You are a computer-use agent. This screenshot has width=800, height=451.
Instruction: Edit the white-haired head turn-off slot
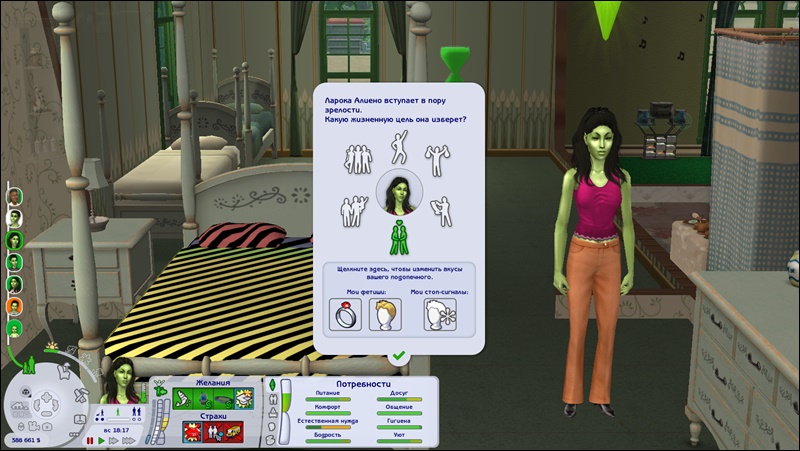(440, 313)
